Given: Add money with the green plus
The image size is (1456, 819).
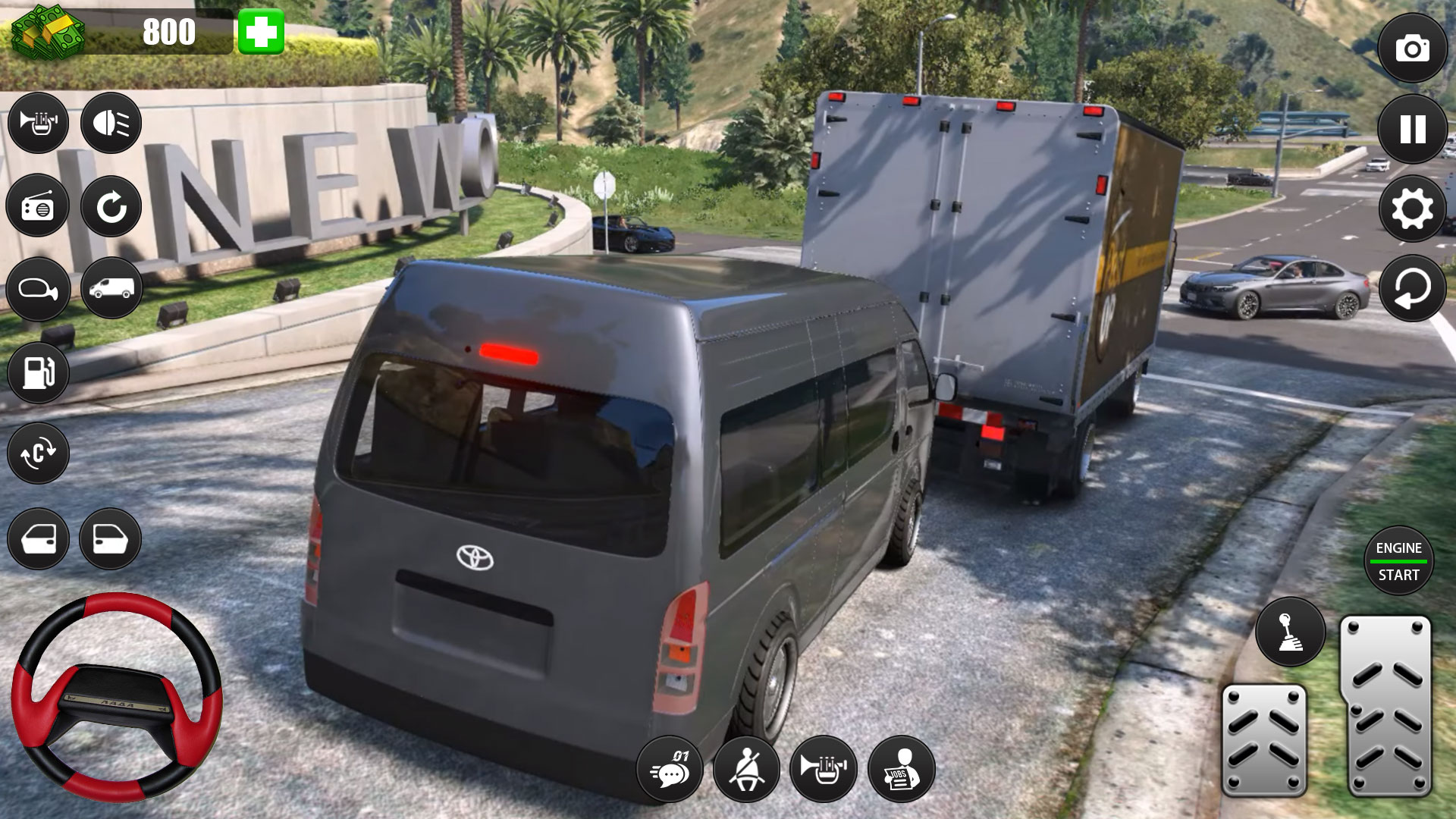Looking at the screenshot, I should 262,32.
